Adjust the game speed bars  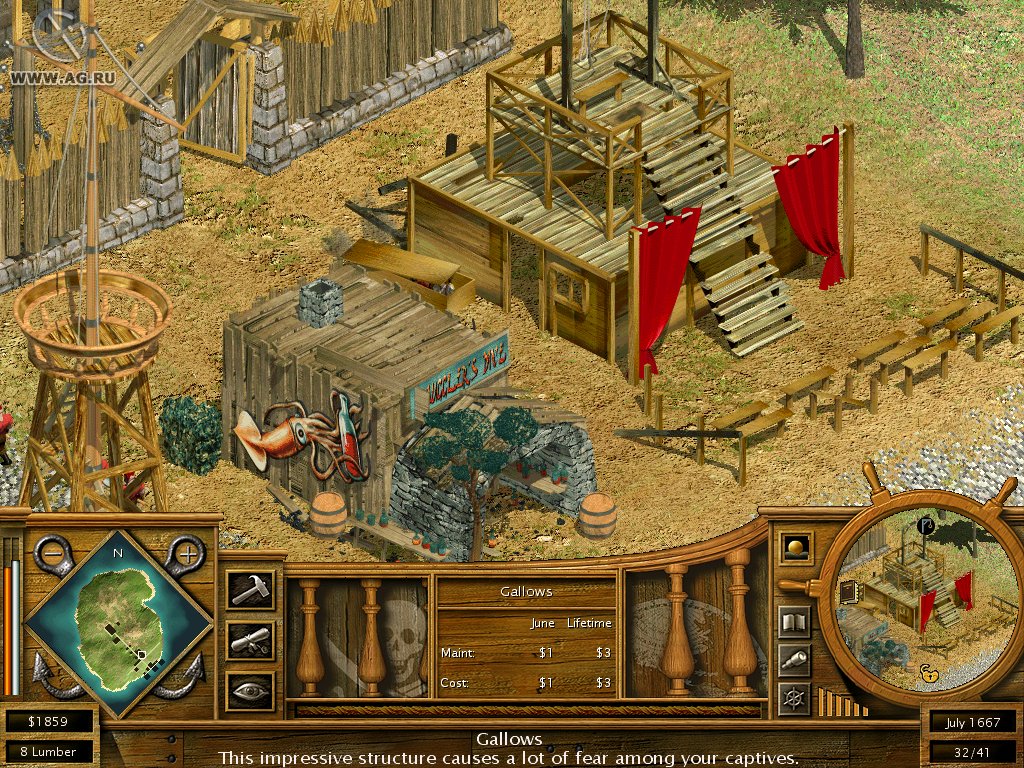point(840,702)
